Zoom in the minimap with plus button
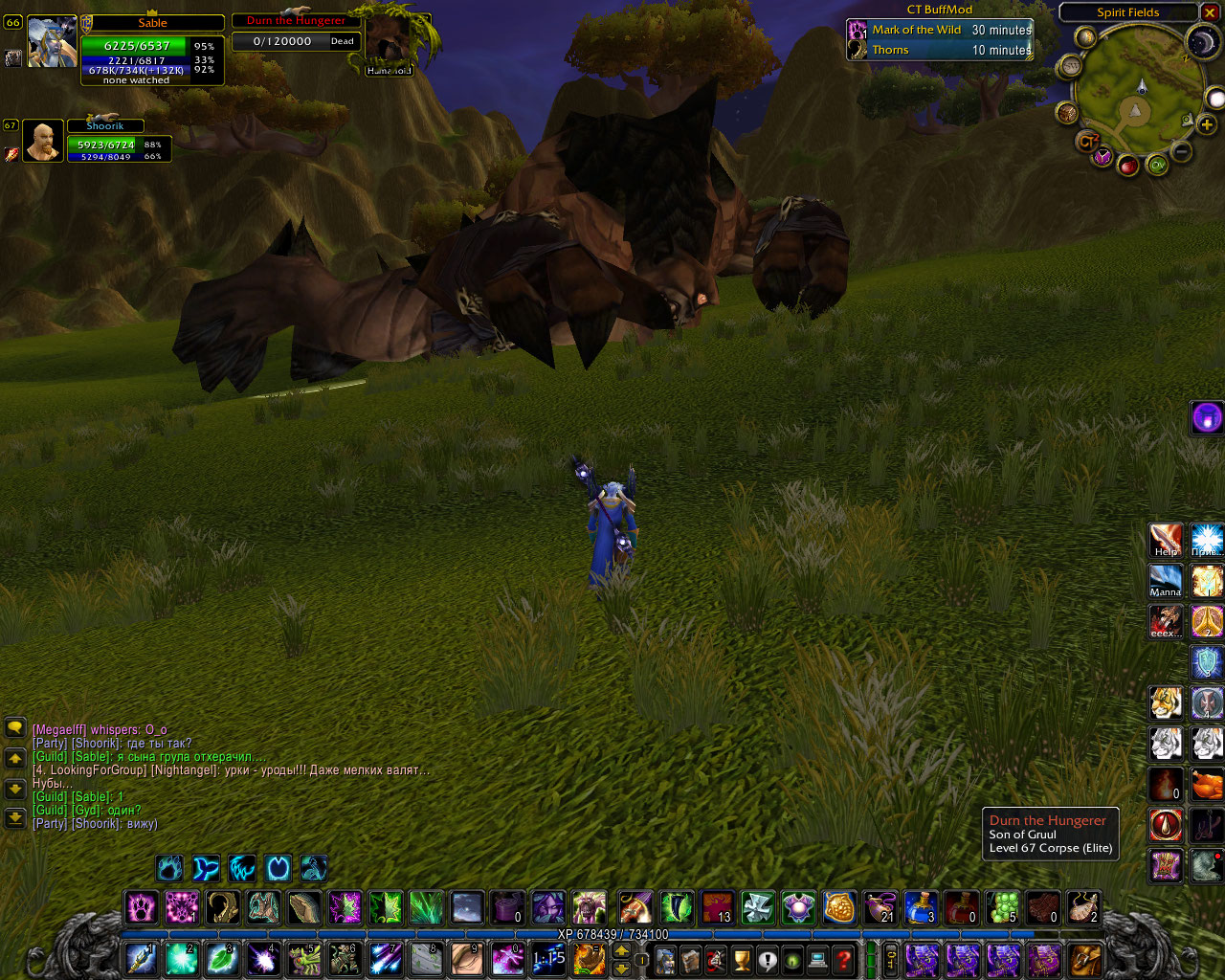Viewport: 1225px width, 980px height. pos(1206,124)
